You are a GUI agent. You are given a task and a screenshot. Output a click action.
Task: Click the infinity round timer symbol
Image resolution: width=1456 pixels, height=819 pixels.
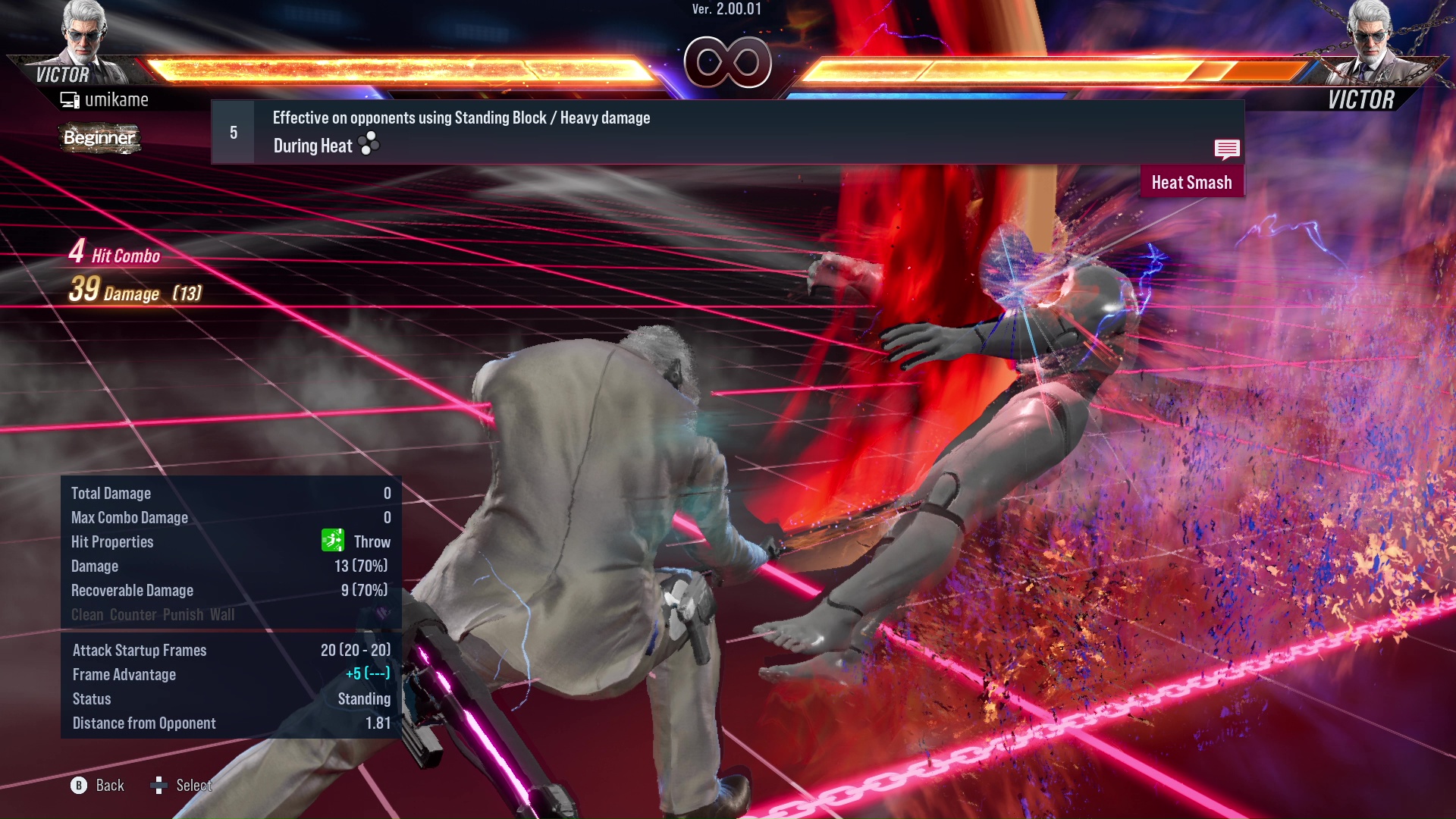[x=730, y=61]
